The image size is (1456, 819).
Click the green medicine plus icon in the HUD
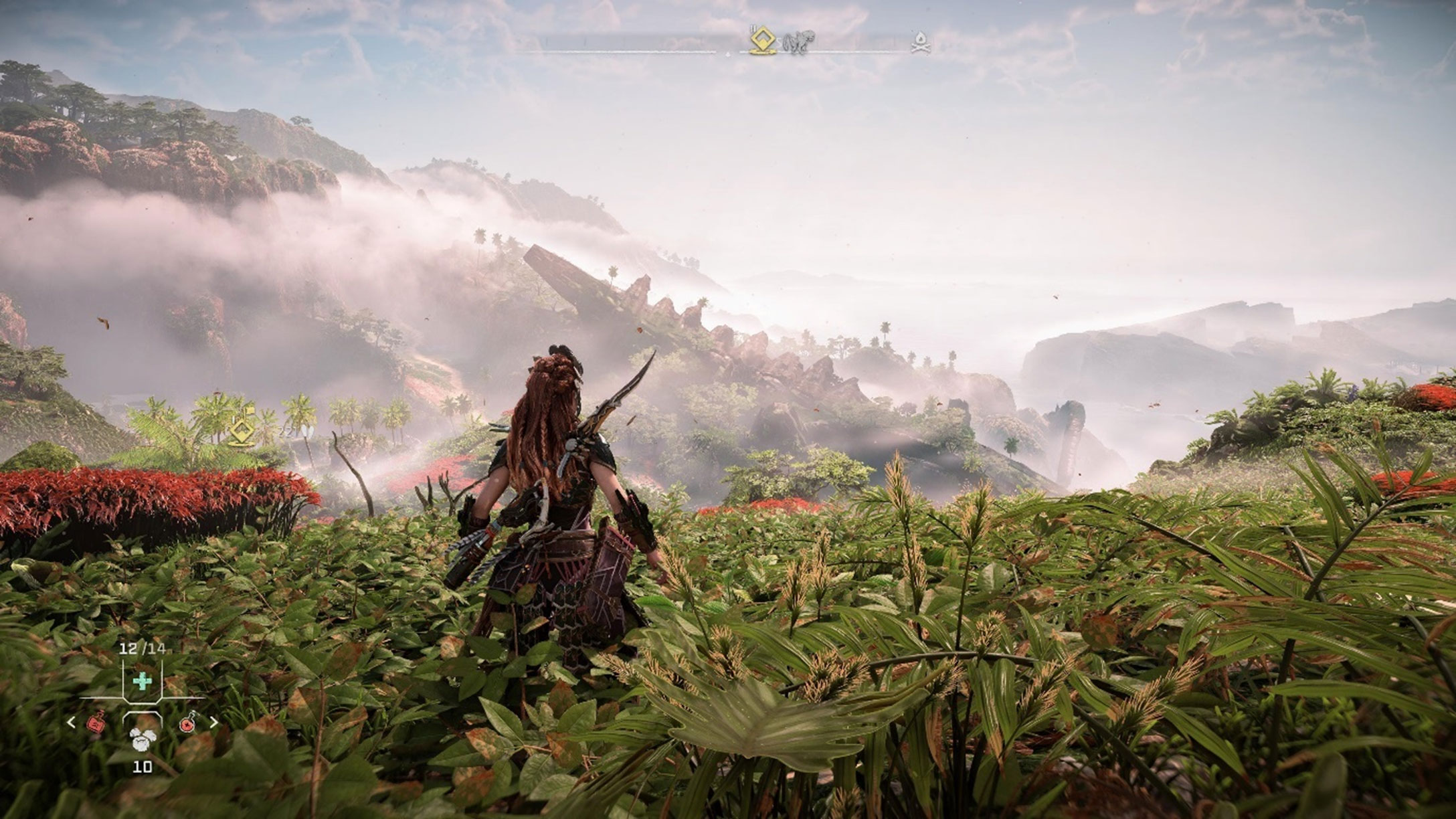143,681
